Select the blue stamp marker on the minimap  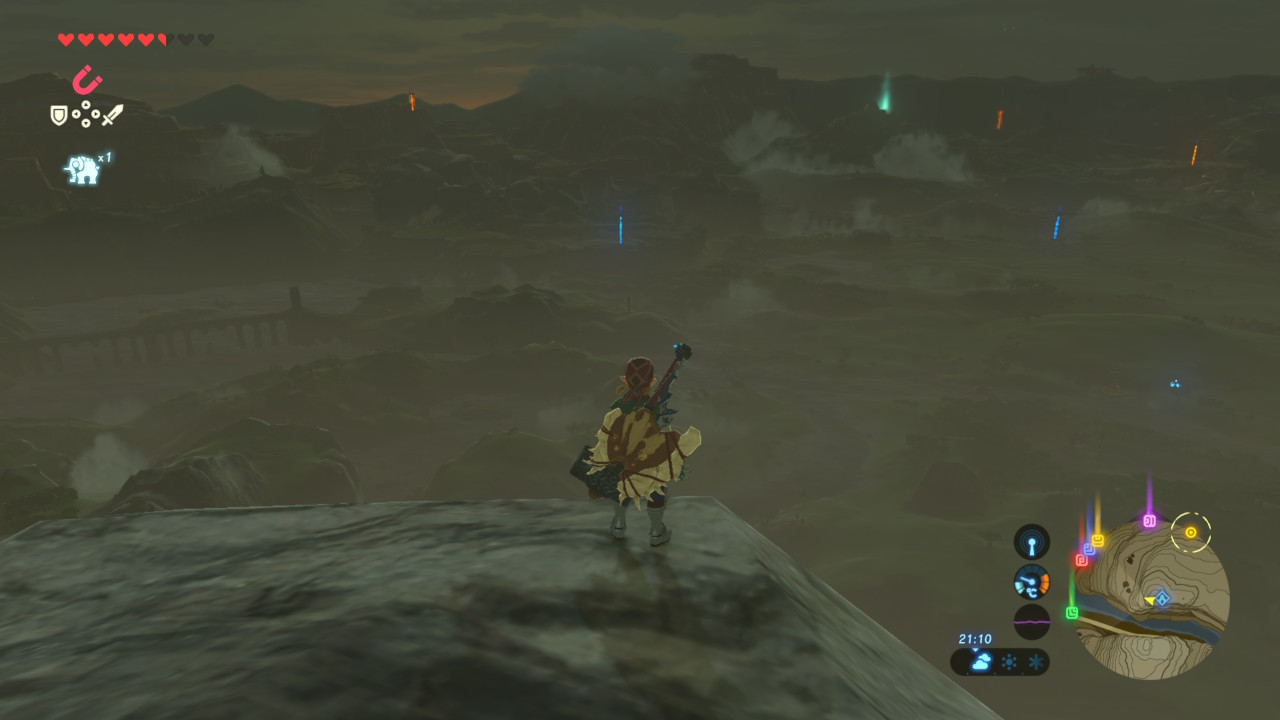coord(1089,549)
